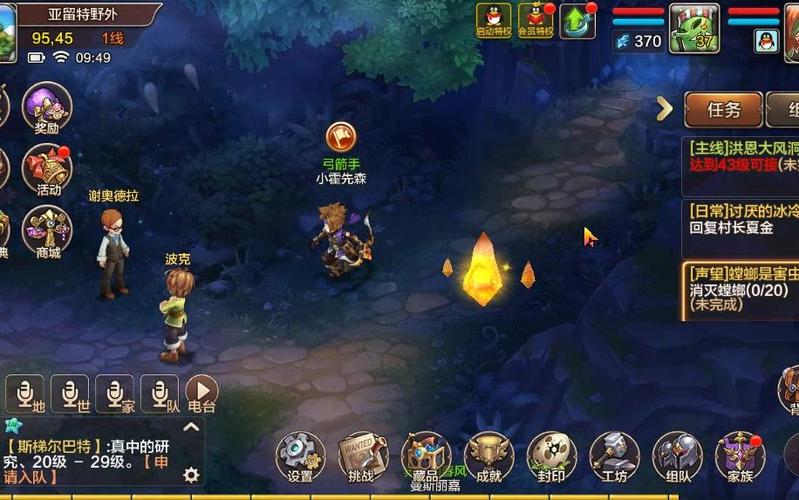Viewport: 799px width, 500px height.
Task: Open the 设置 settings gear
Action: click(299, 457)
